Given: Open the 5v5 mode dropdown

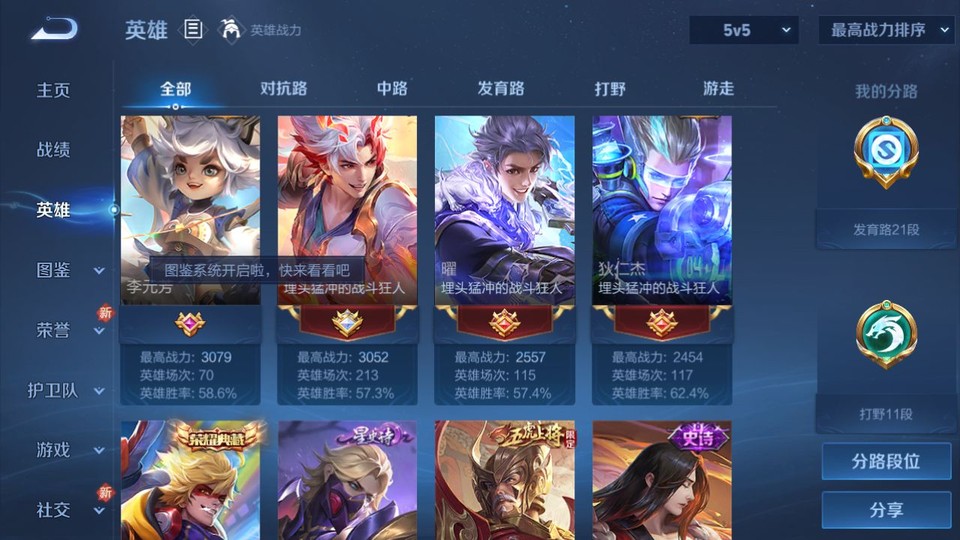Looking at the screenshot, I should click(743, 30).
